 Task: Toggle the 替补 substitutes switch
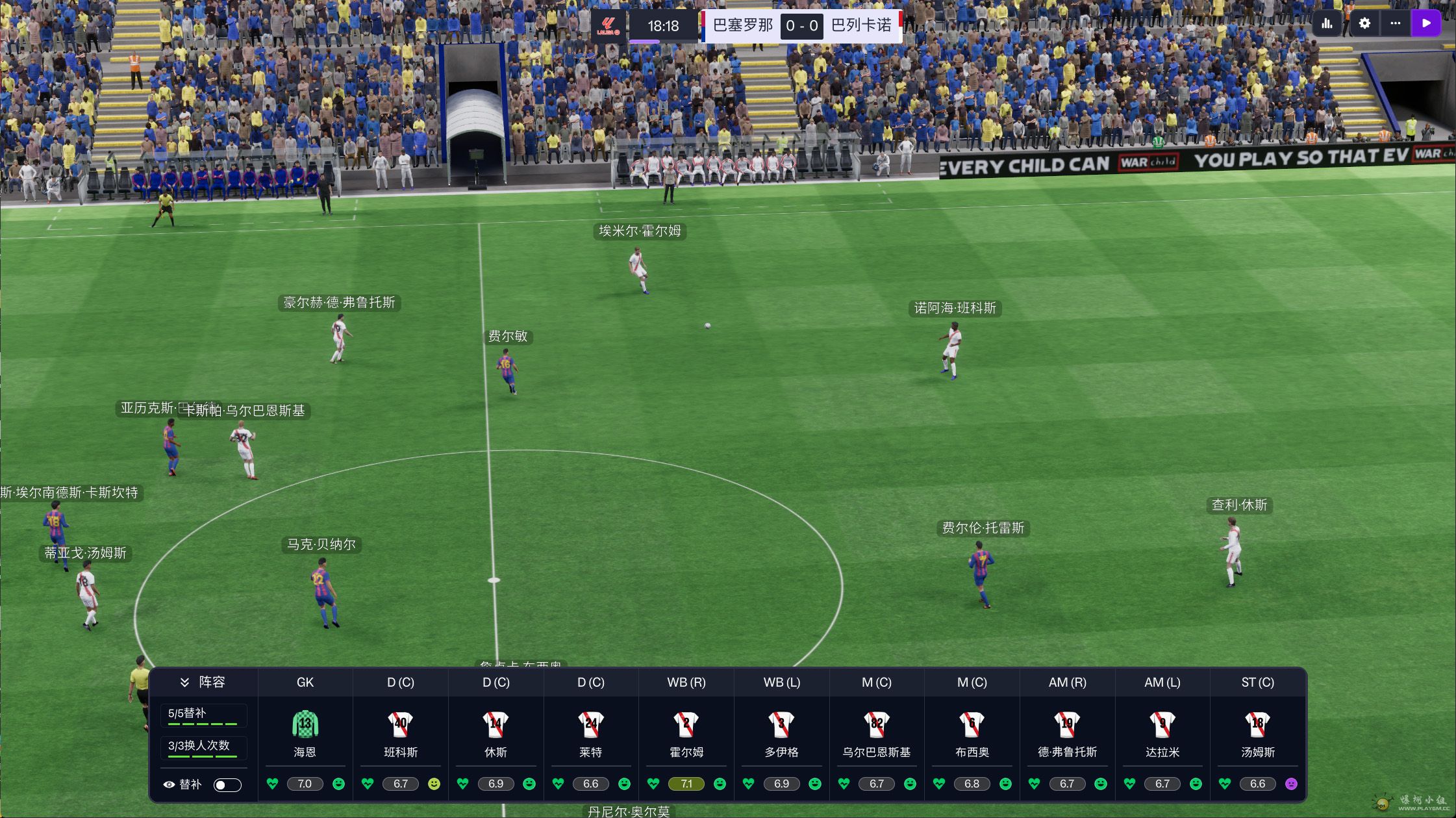click(x=227, y=785)
